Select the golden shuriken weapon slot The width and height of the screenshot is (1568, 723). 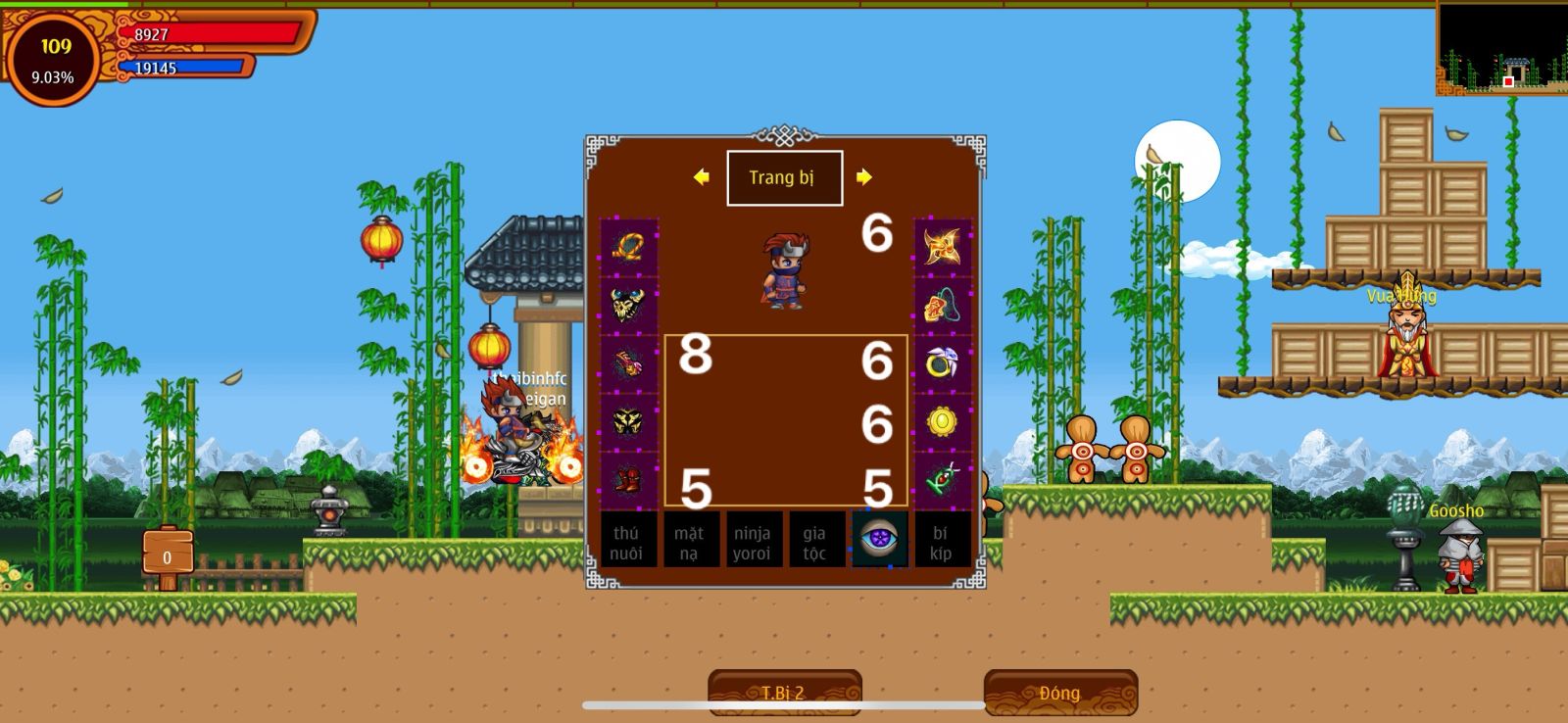943,247
